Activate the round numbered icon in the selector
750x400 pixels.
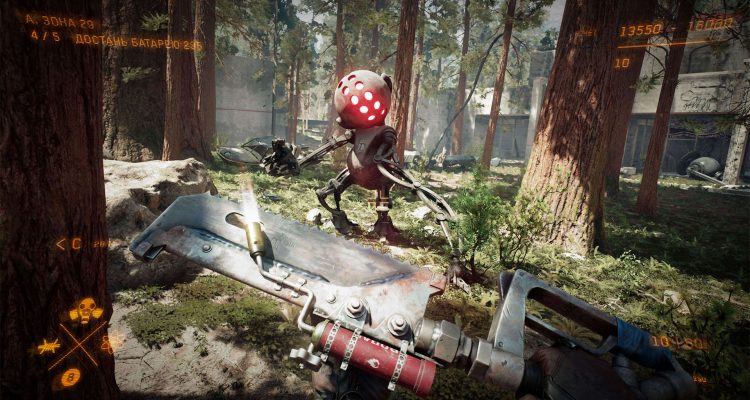(x=70, y=377)
